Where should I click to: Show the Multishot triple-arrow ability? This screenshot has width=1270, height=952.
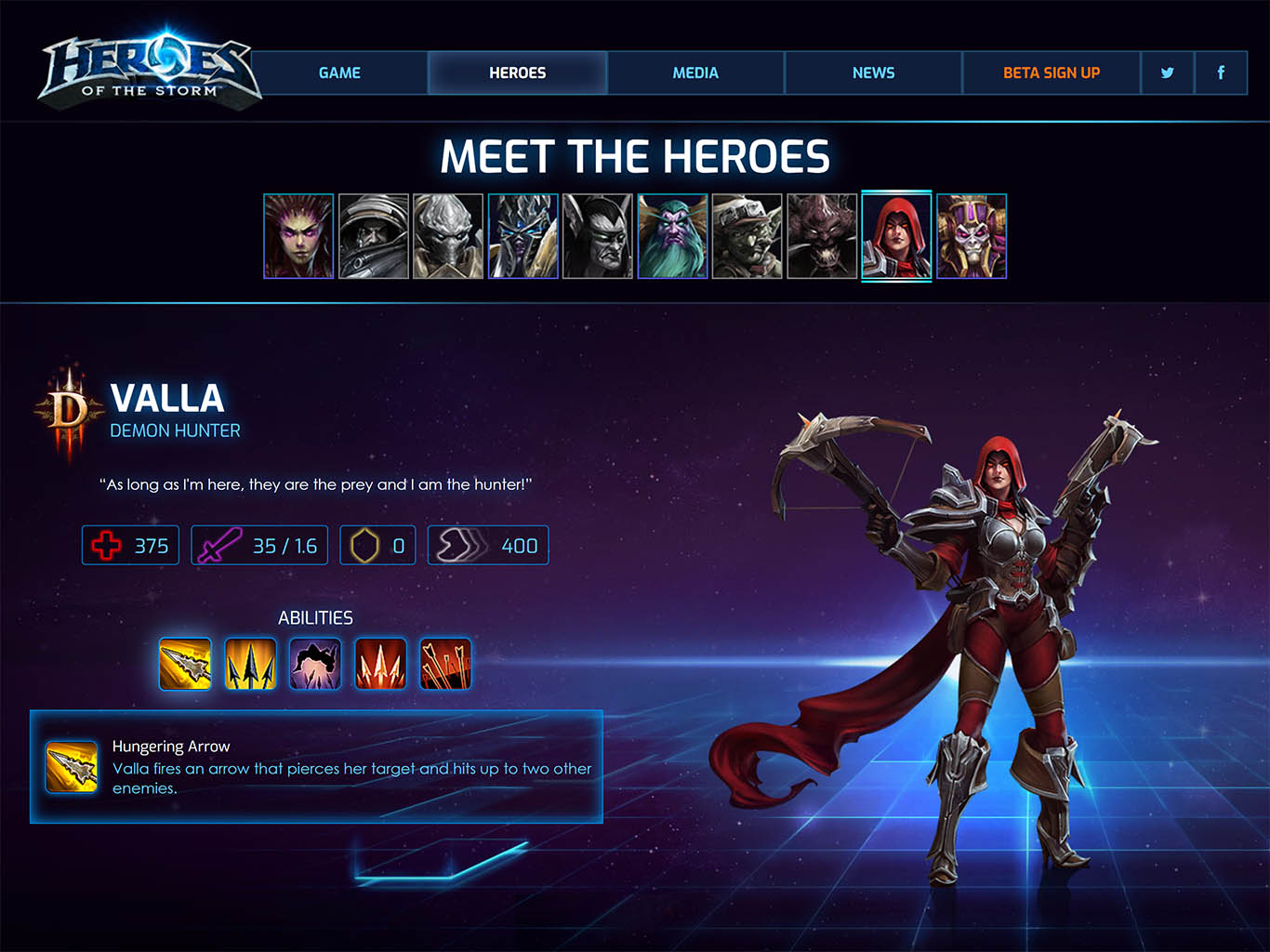[x=250, y=664]
